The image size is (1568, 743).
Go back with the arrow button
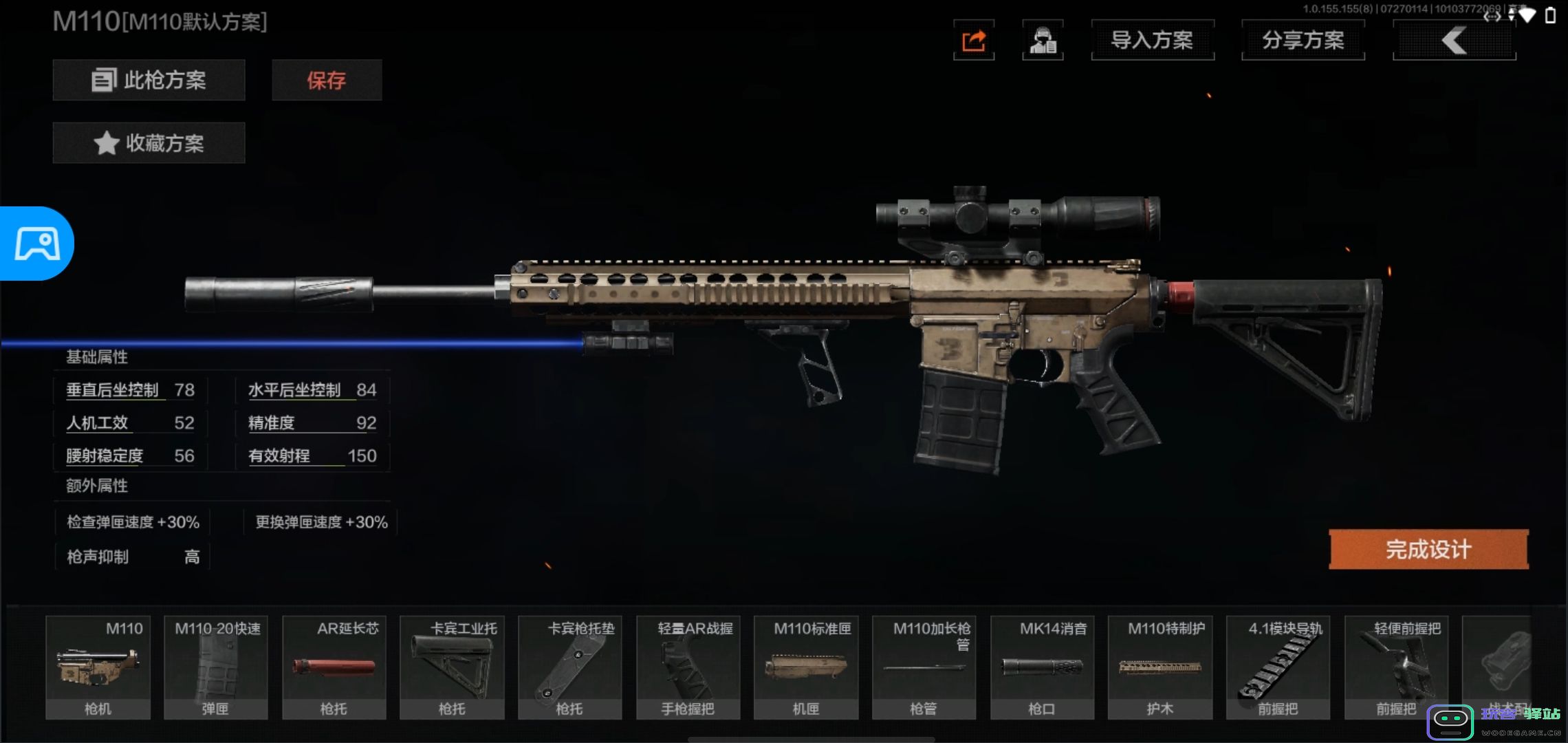click(x=1454, y=41)
